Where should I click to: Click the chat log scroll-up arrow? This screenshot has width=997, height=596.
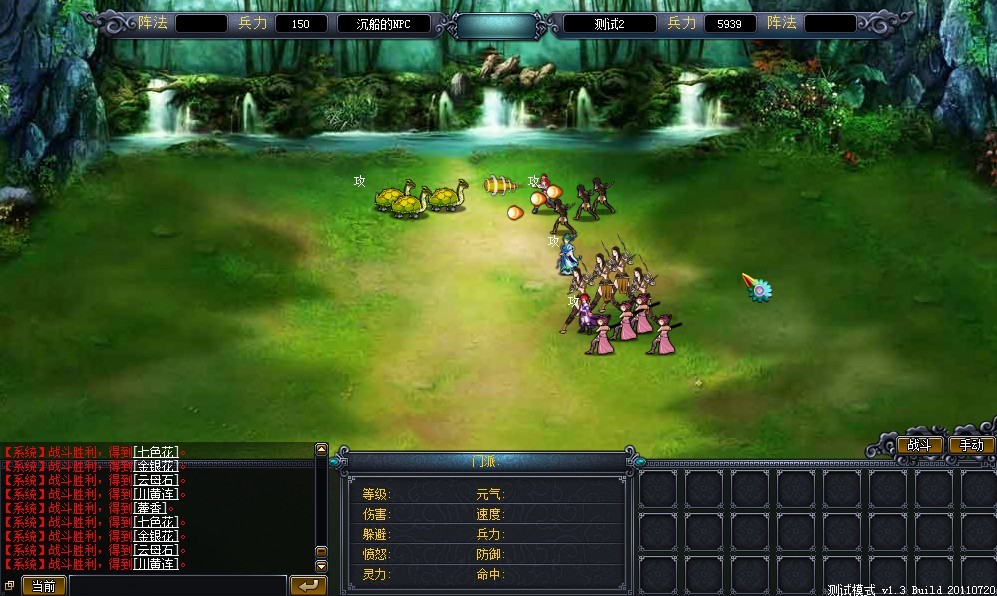(x=321, y=450)
